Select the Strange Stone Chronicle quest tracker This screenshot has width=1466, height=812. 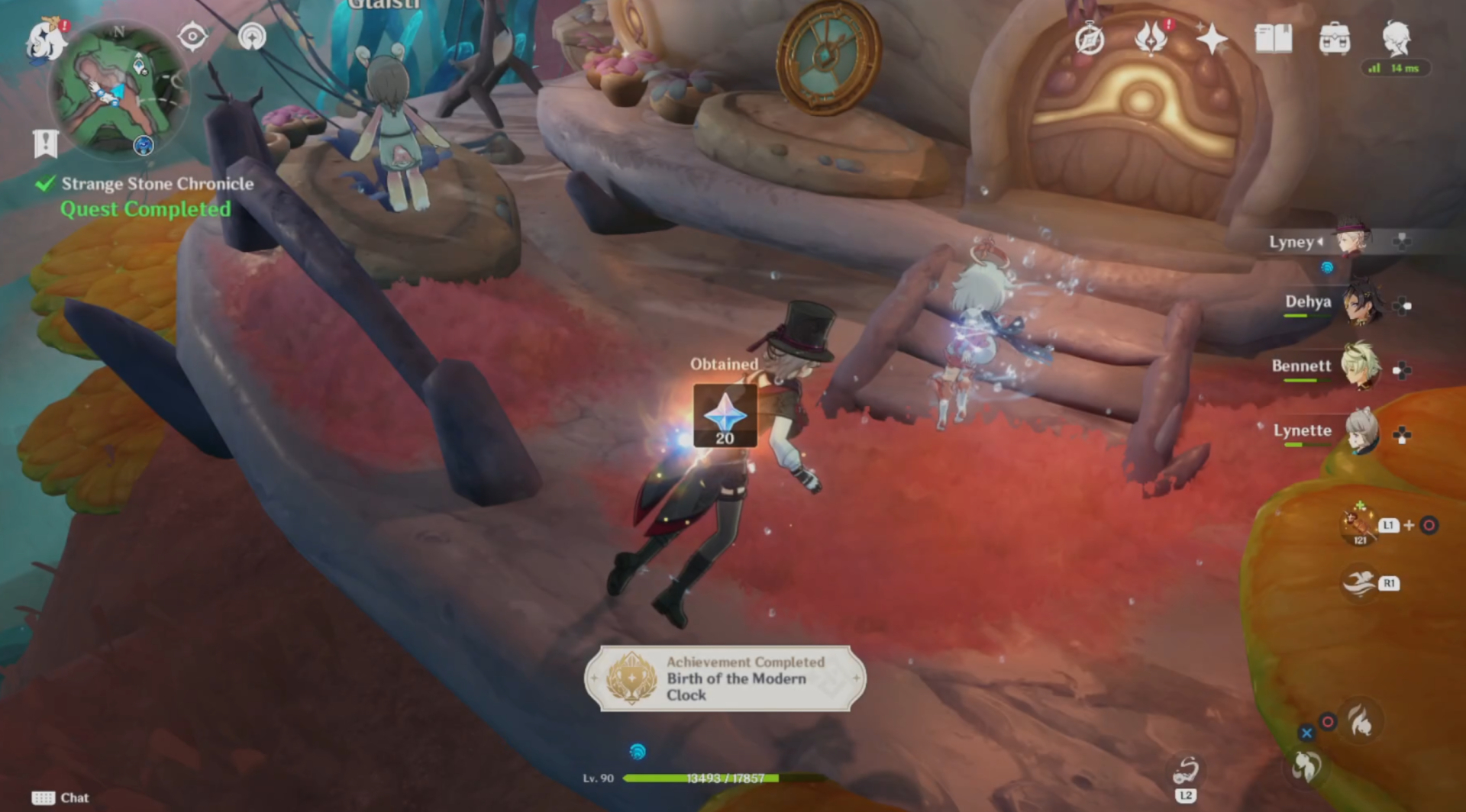(x=157, y=184)
